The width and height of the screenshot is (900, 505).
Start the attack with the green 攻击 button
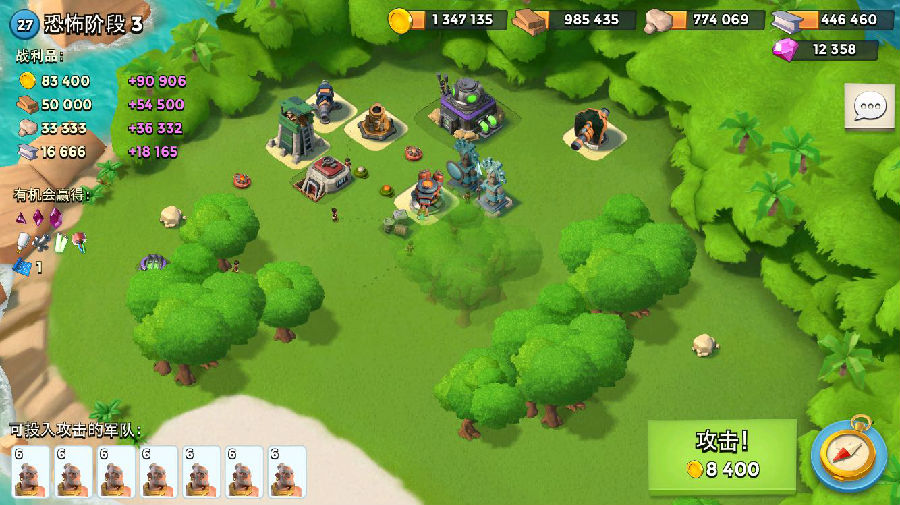722,455
